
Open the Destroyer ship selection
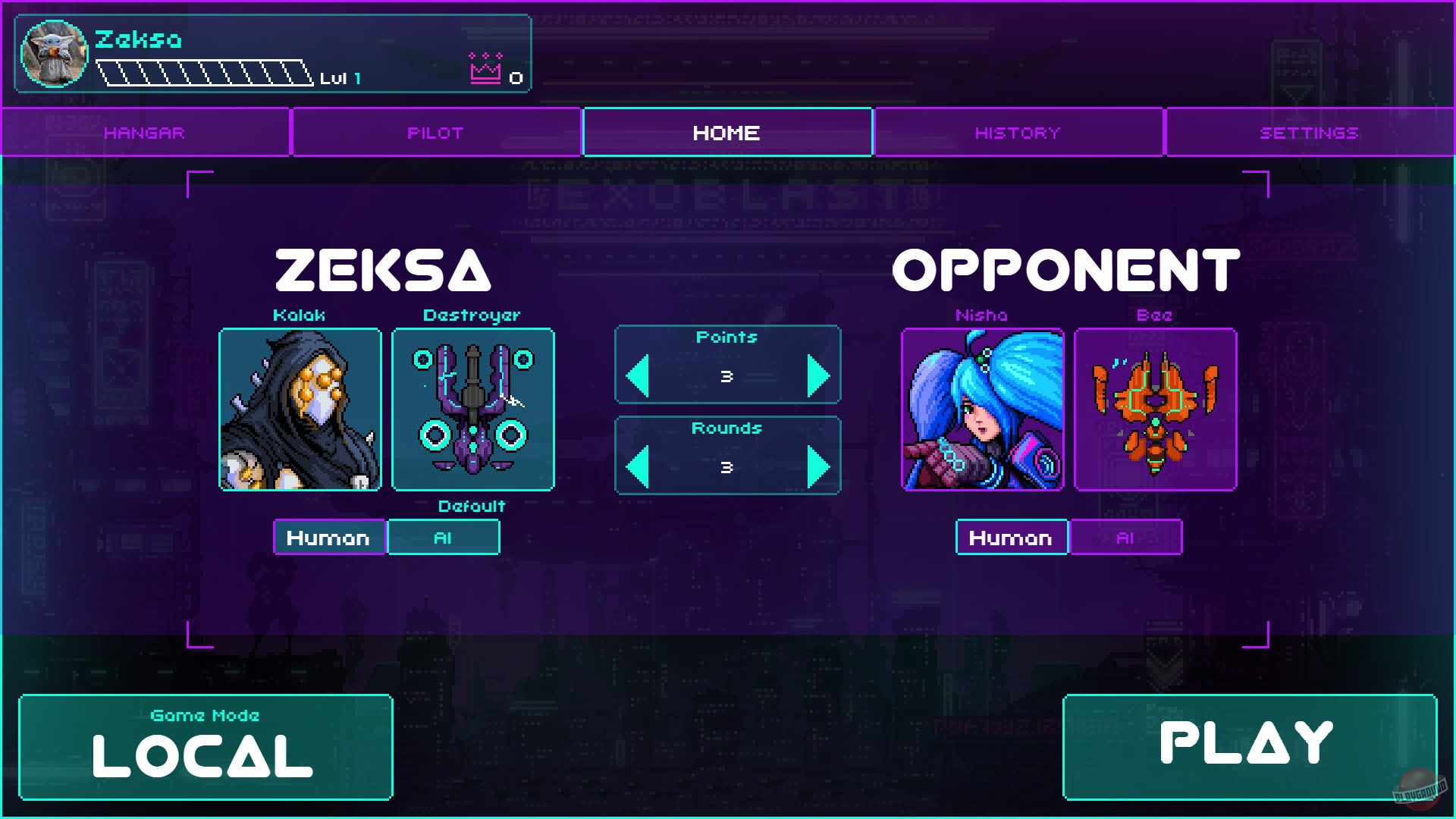(473, 409)
